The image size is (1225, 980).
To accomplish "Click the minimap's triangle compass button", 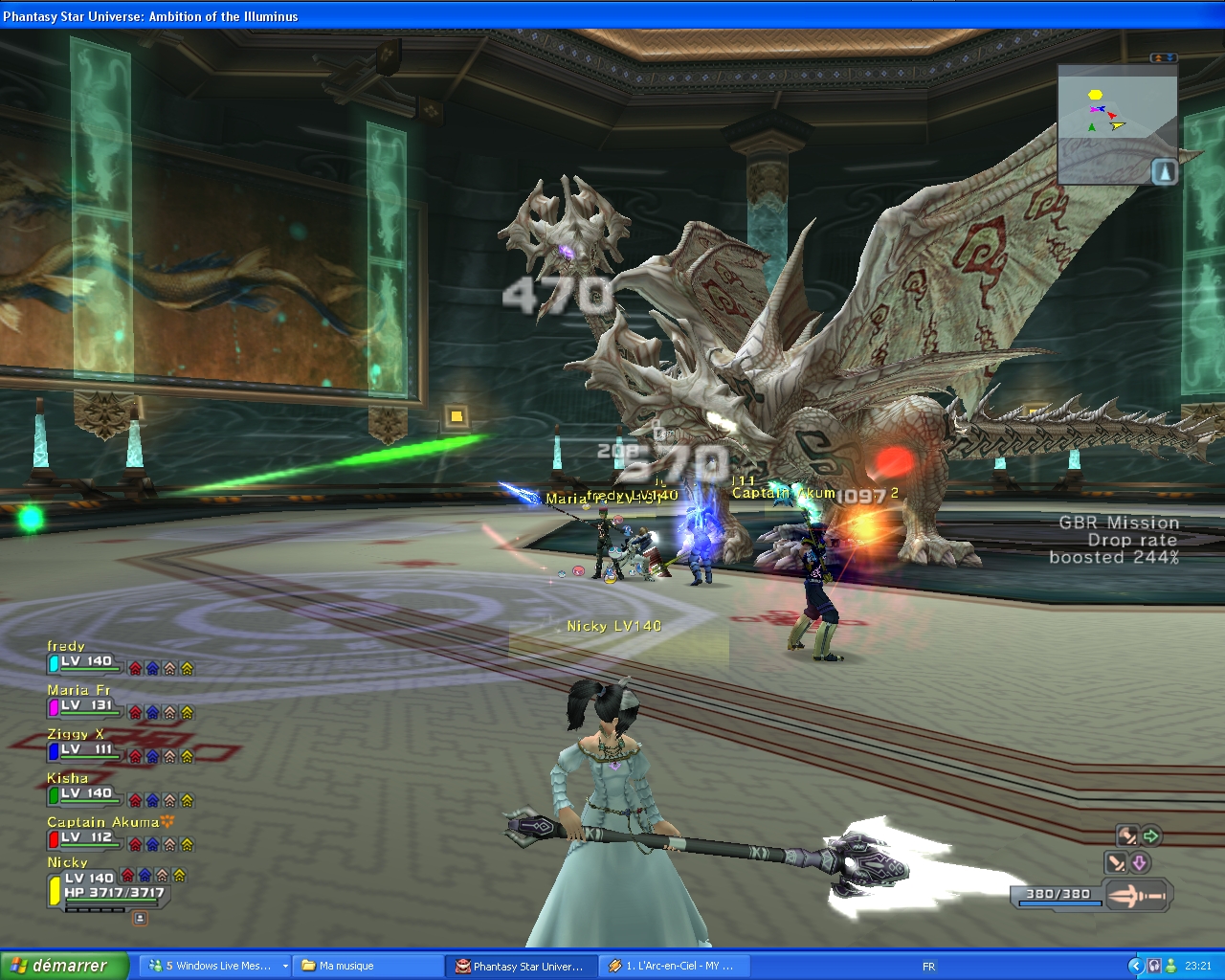I will tap(1164, 172).
